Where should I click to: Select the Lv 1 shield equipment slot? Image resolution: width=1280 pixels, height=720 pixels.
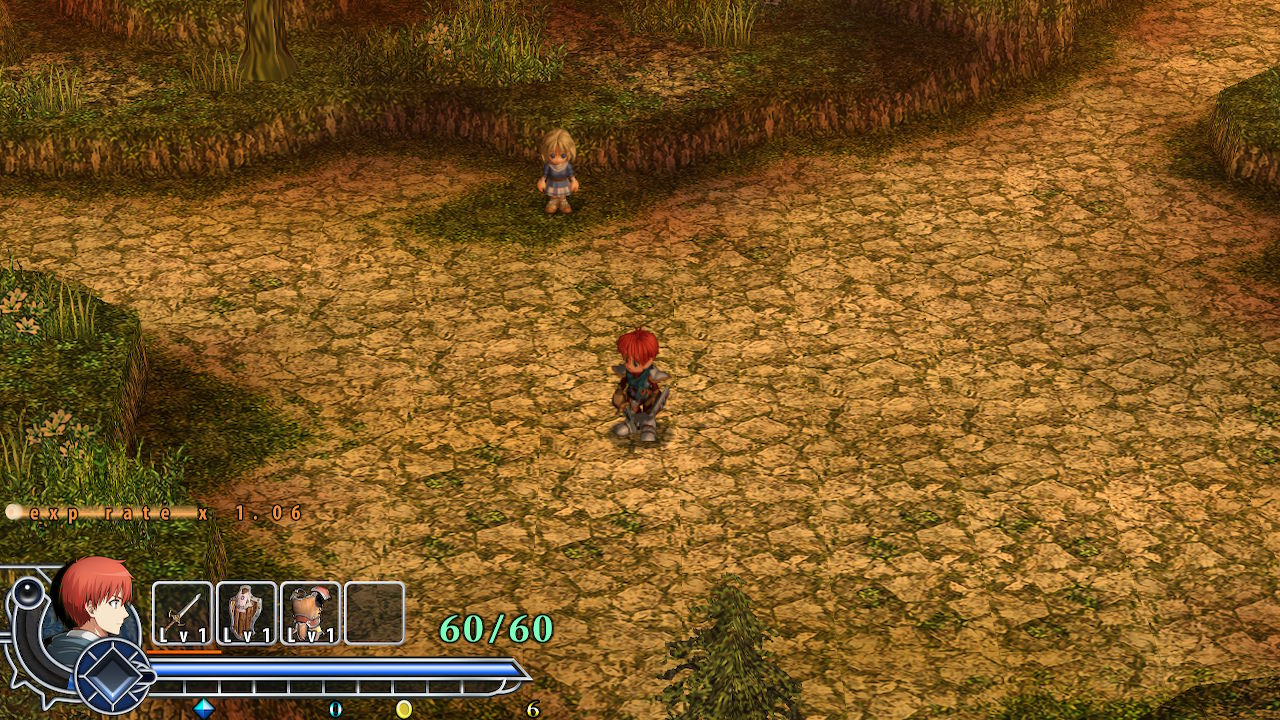tap(246, 613)
